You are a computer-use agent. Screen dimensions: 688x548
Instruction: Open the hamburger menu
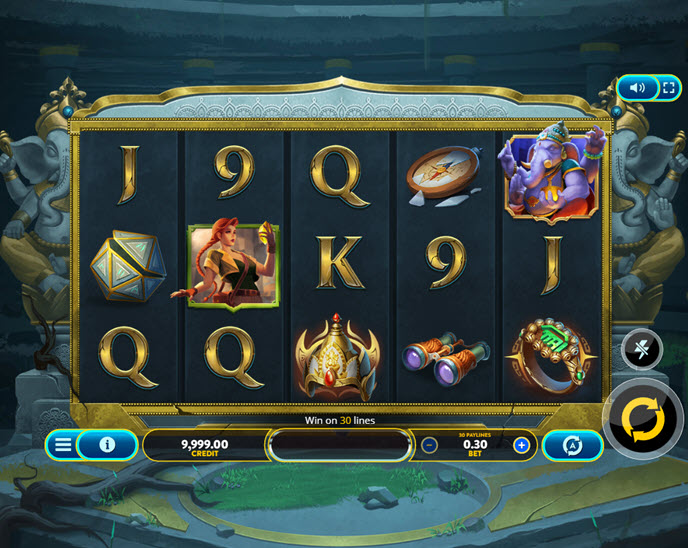click(x=63, y=445)
